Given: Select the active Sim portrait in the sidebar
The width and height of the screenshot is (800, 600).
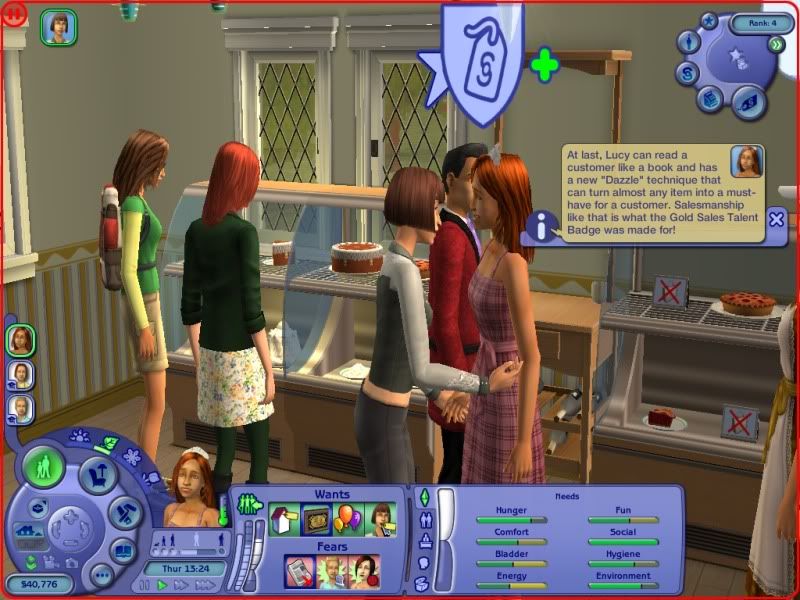Looking at the screenshot, I should tap(21, 340).
